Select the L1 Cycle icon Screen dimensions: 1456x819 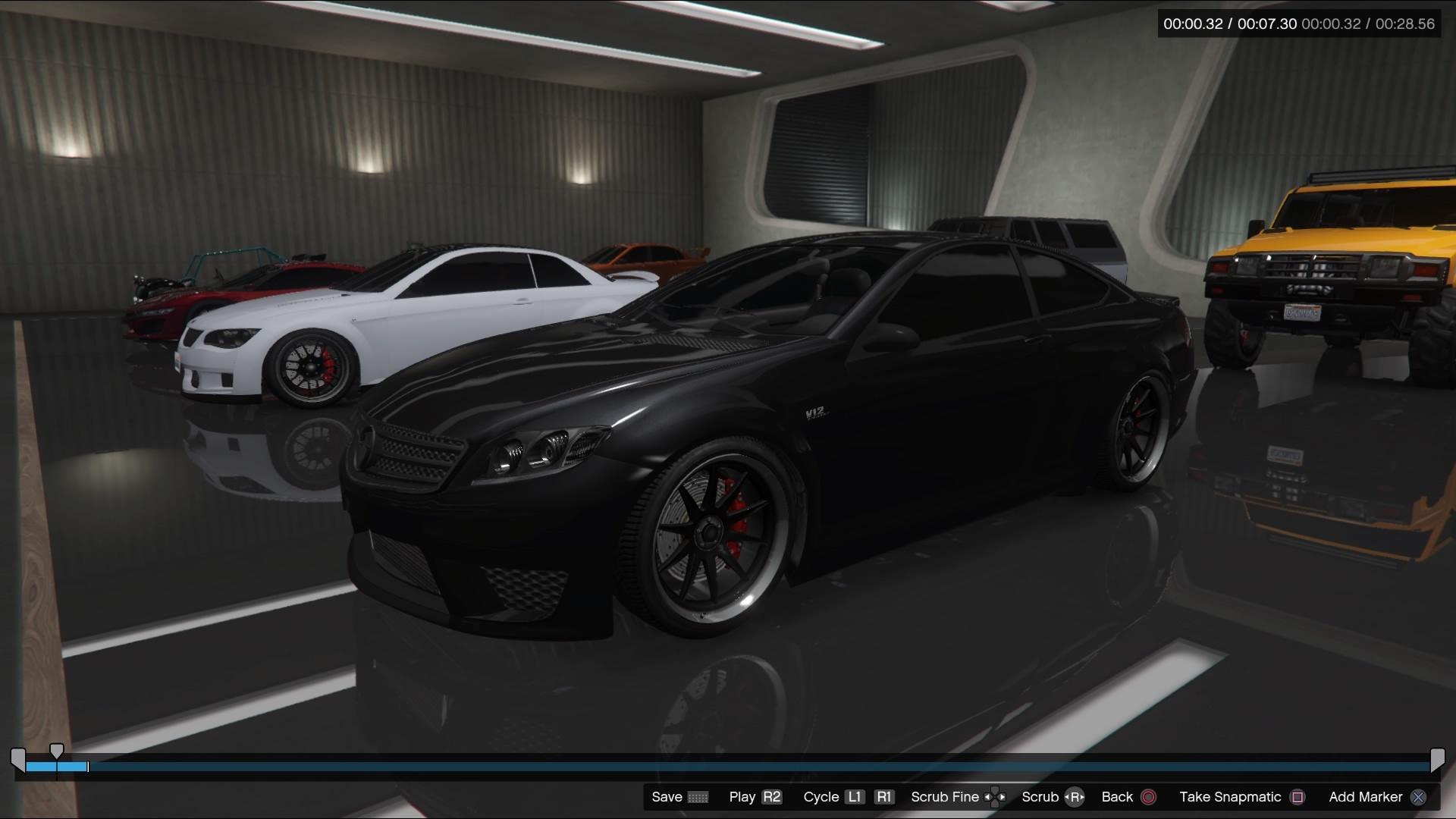tap(855, 797)
